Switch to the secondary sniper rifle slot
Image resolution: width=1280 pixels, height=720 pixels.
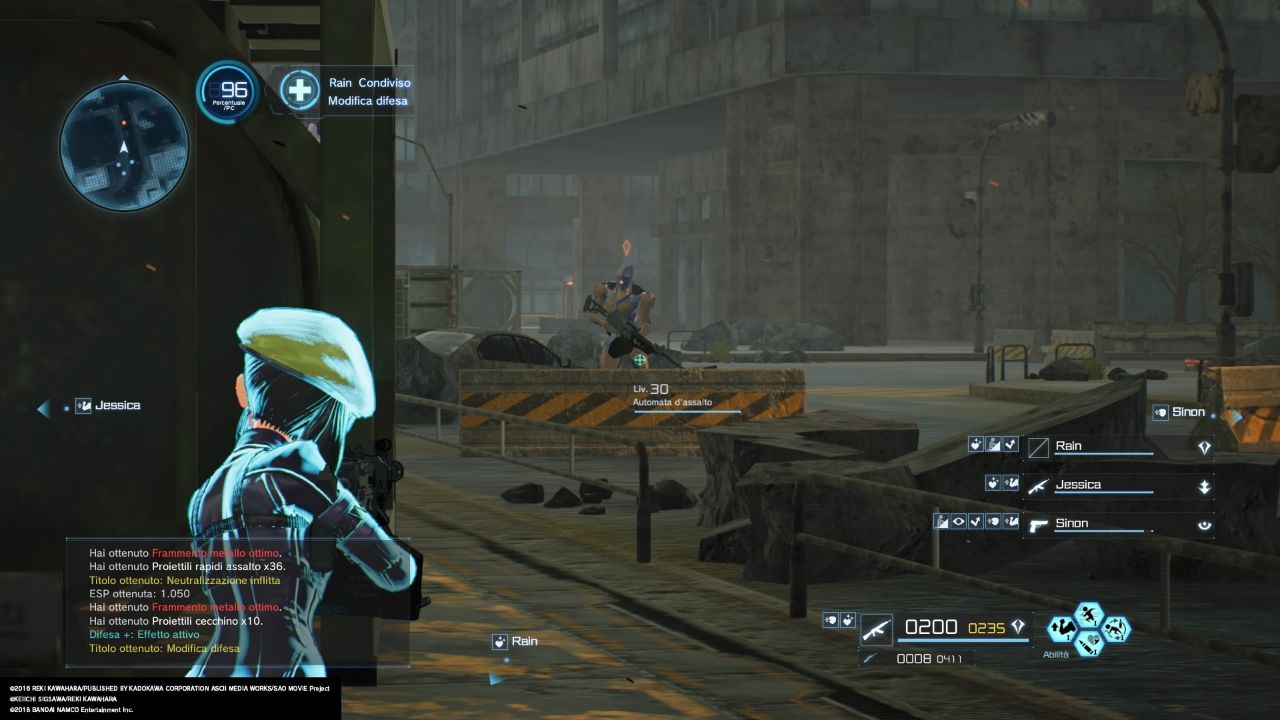coord(872,658)
